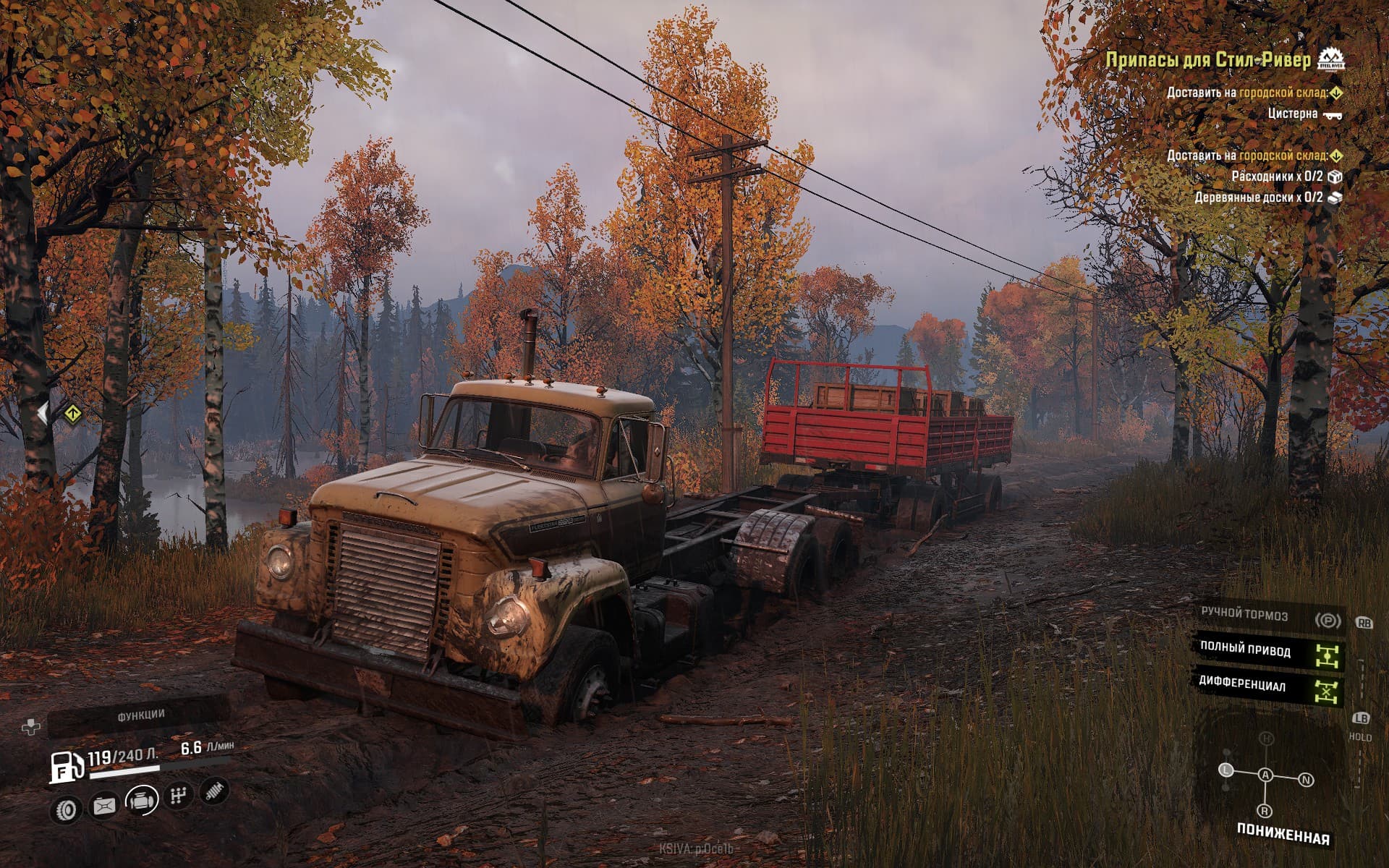
Task: Click the tire damage status icon
Action: [67, 809]
